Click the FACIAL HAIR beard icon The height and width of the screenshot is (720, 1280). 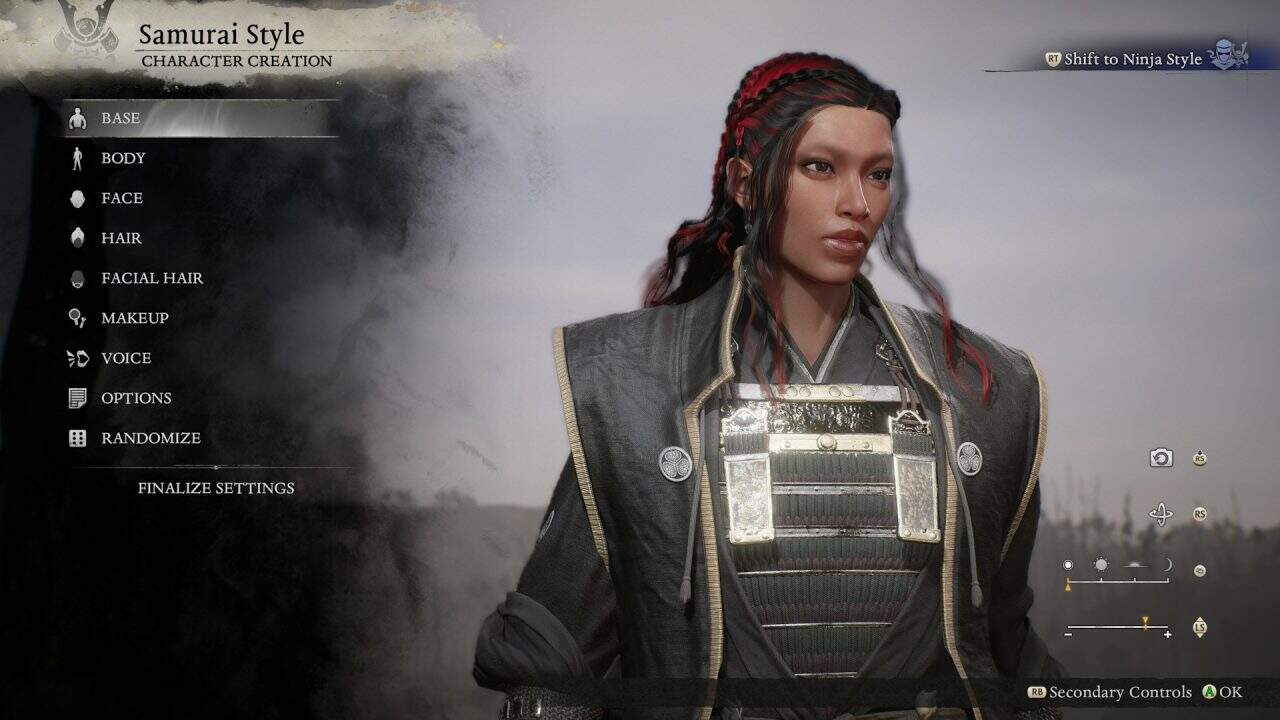(x=77, y=278)
